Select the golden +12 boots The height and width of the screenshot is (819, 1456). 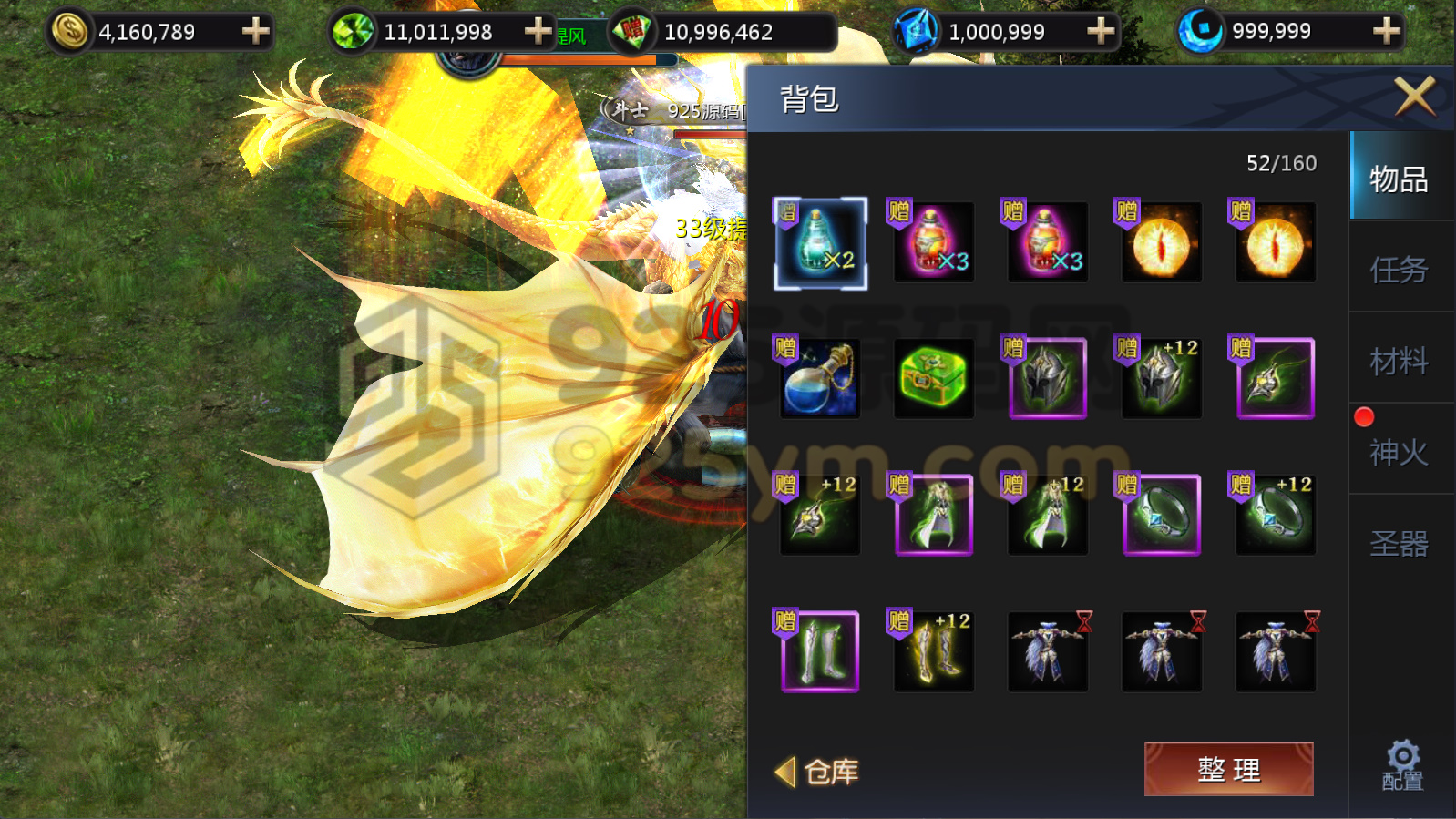(x=932, y=650)
